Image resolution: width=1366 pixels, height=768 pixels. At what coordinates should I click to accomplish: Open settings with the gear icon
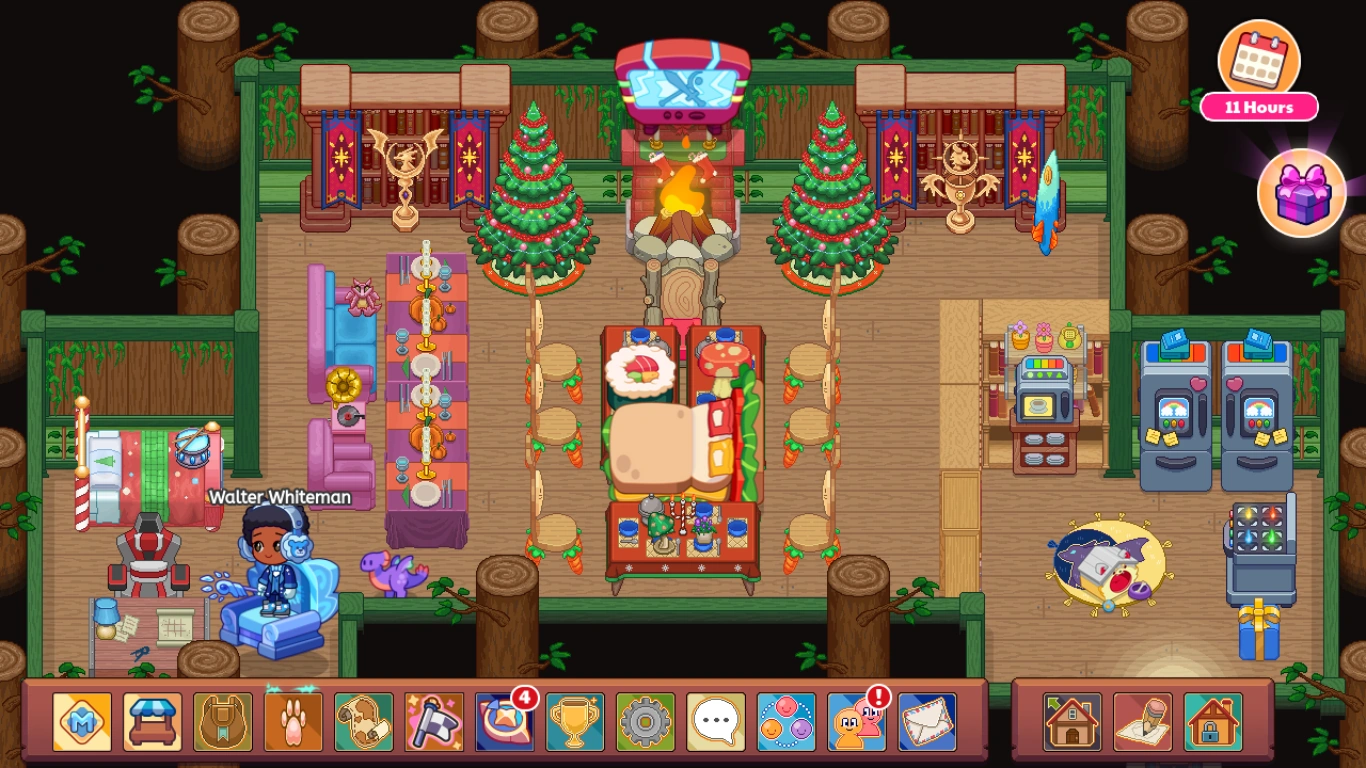(643, 718)
